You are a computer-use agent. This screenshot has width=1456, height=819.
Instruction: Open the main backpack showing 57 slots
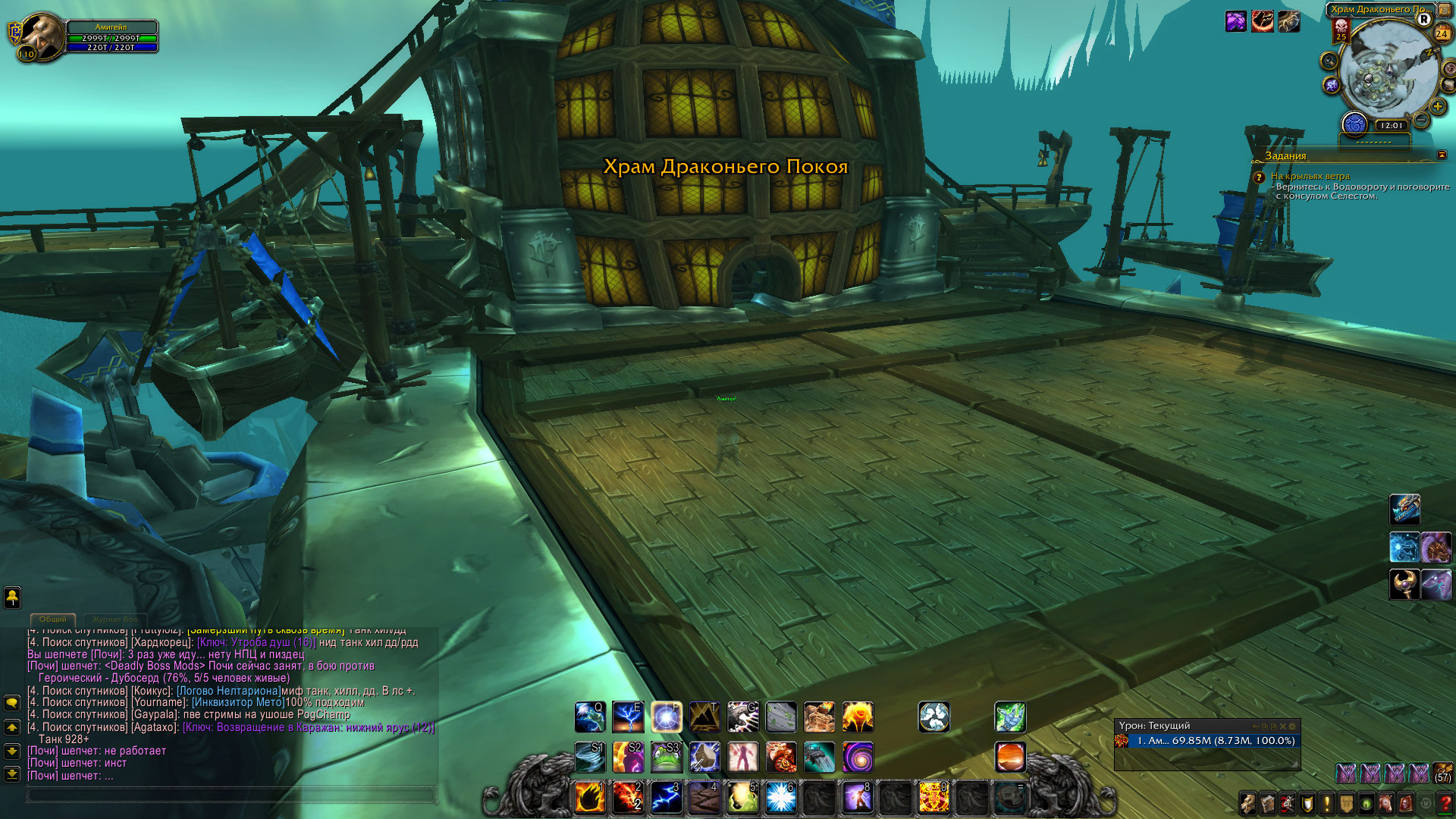click(x=1442, y=773)
